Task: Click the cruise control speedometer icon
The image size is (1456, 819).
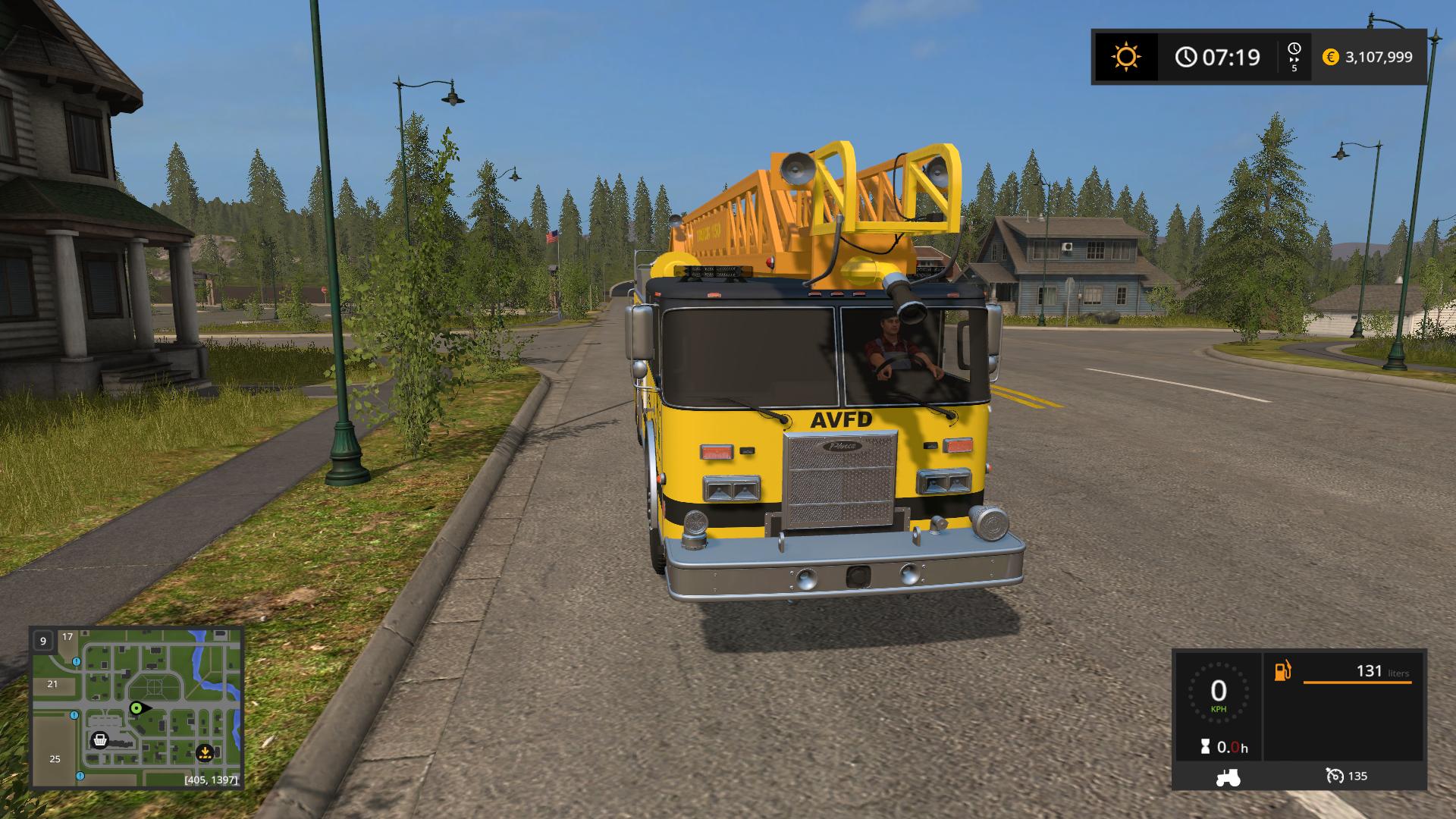Action: pyautogui.click(x=1335, y=776)
